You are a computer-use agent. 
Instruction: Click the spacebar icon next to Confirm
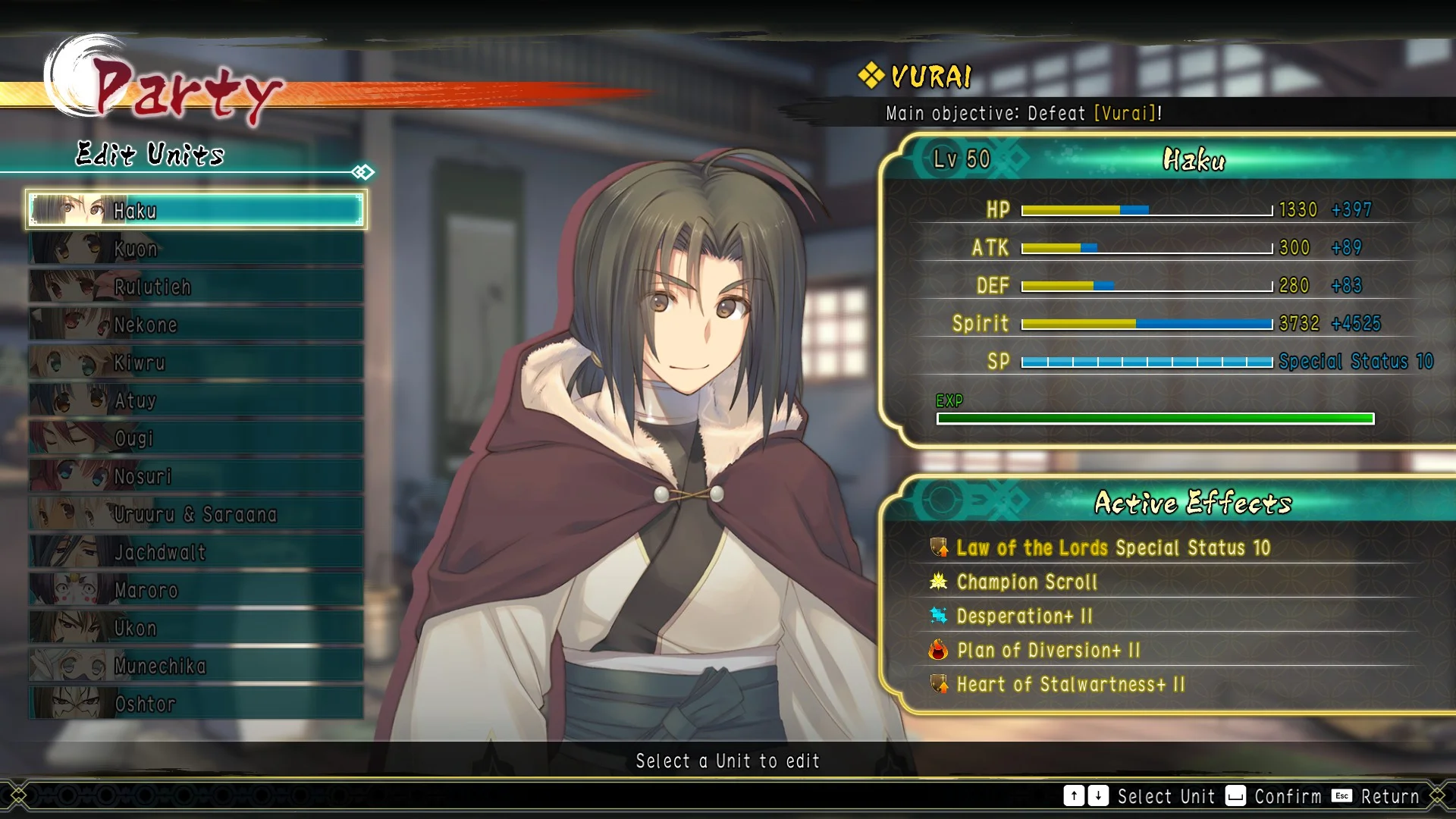click(x=1236, y=796)
